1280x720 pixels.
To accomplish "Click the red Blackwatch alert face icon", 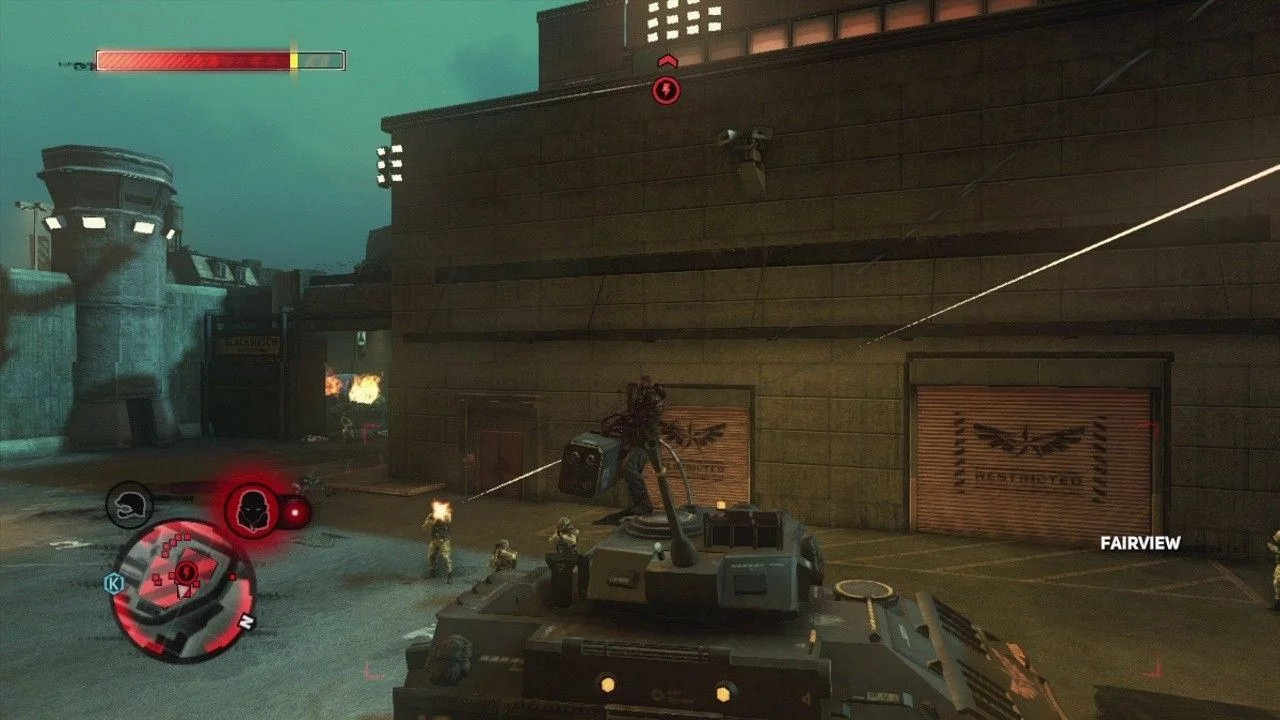I will tap(251, 510).
